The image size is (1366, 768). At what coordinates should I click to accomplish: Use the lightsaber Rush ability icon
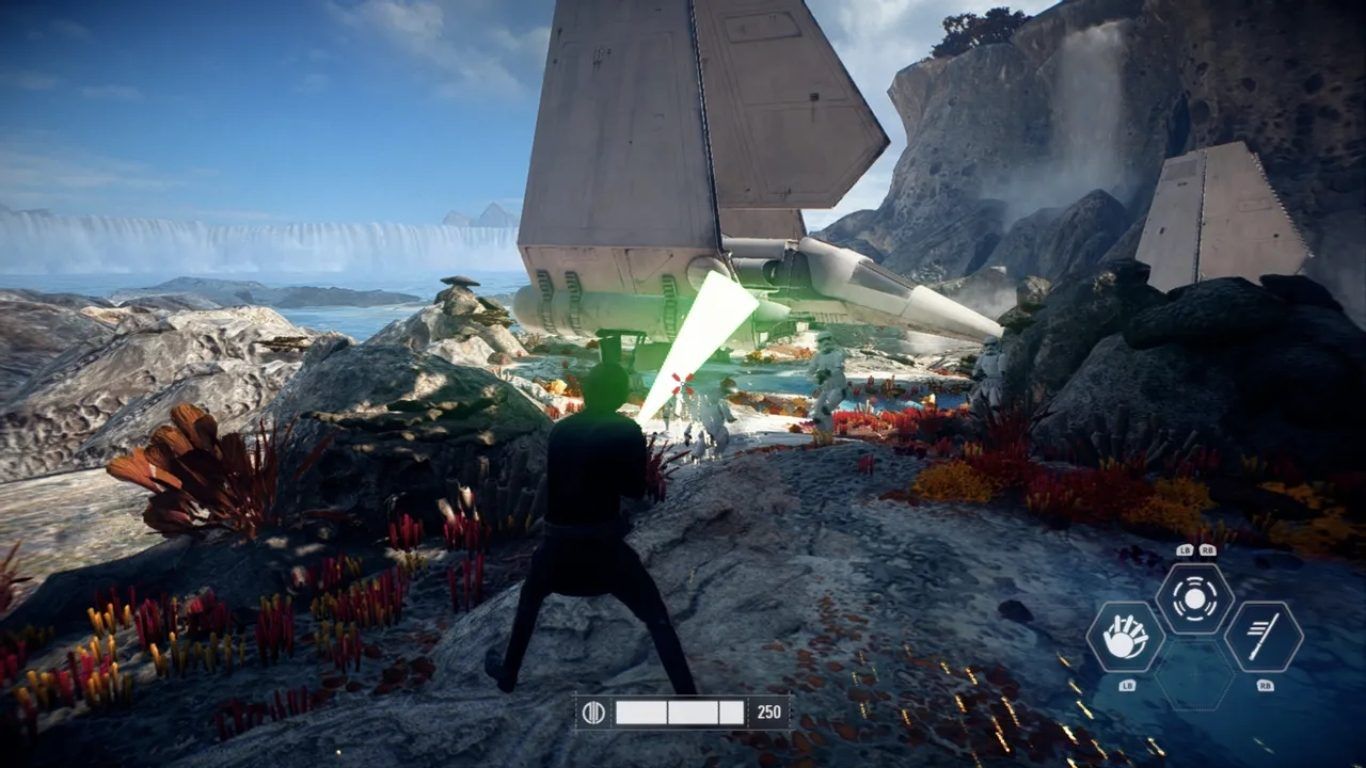point(1263,637)
